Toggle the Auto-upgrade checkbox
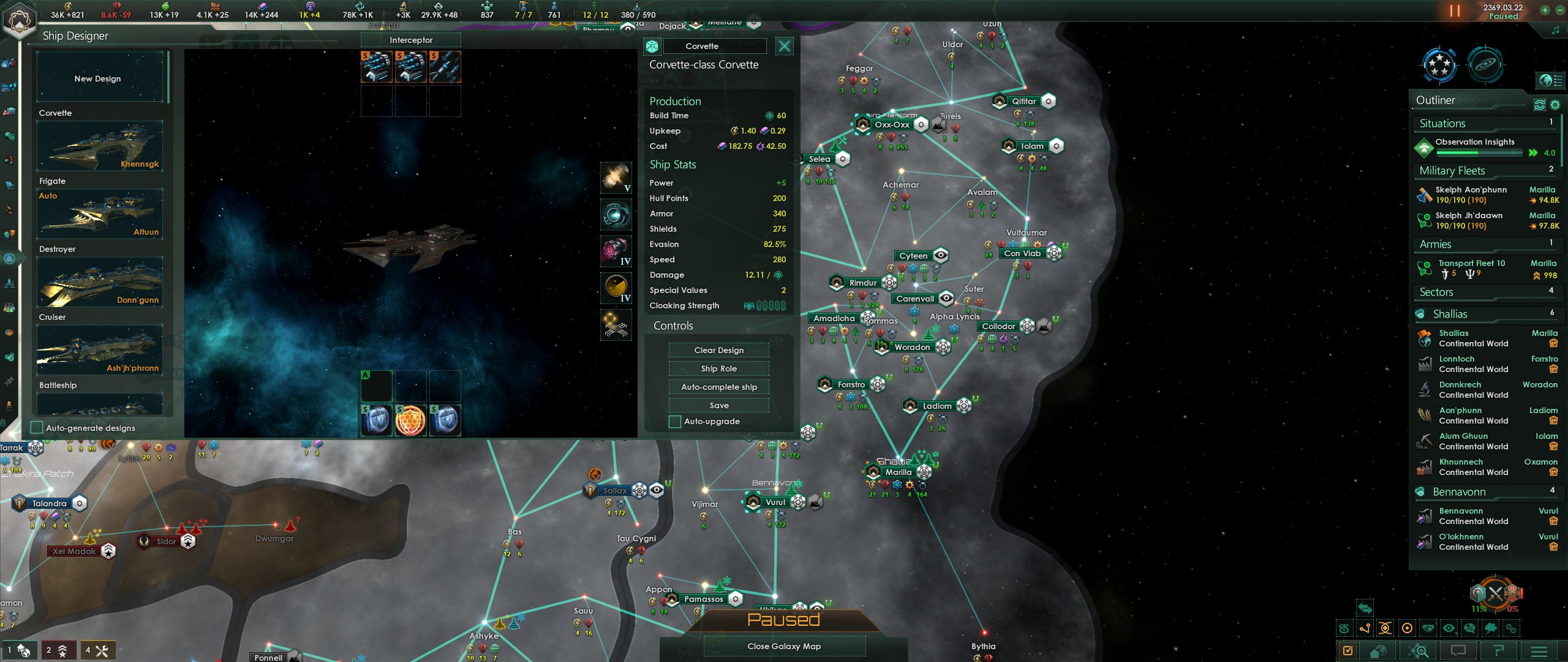 coord(674,421)
